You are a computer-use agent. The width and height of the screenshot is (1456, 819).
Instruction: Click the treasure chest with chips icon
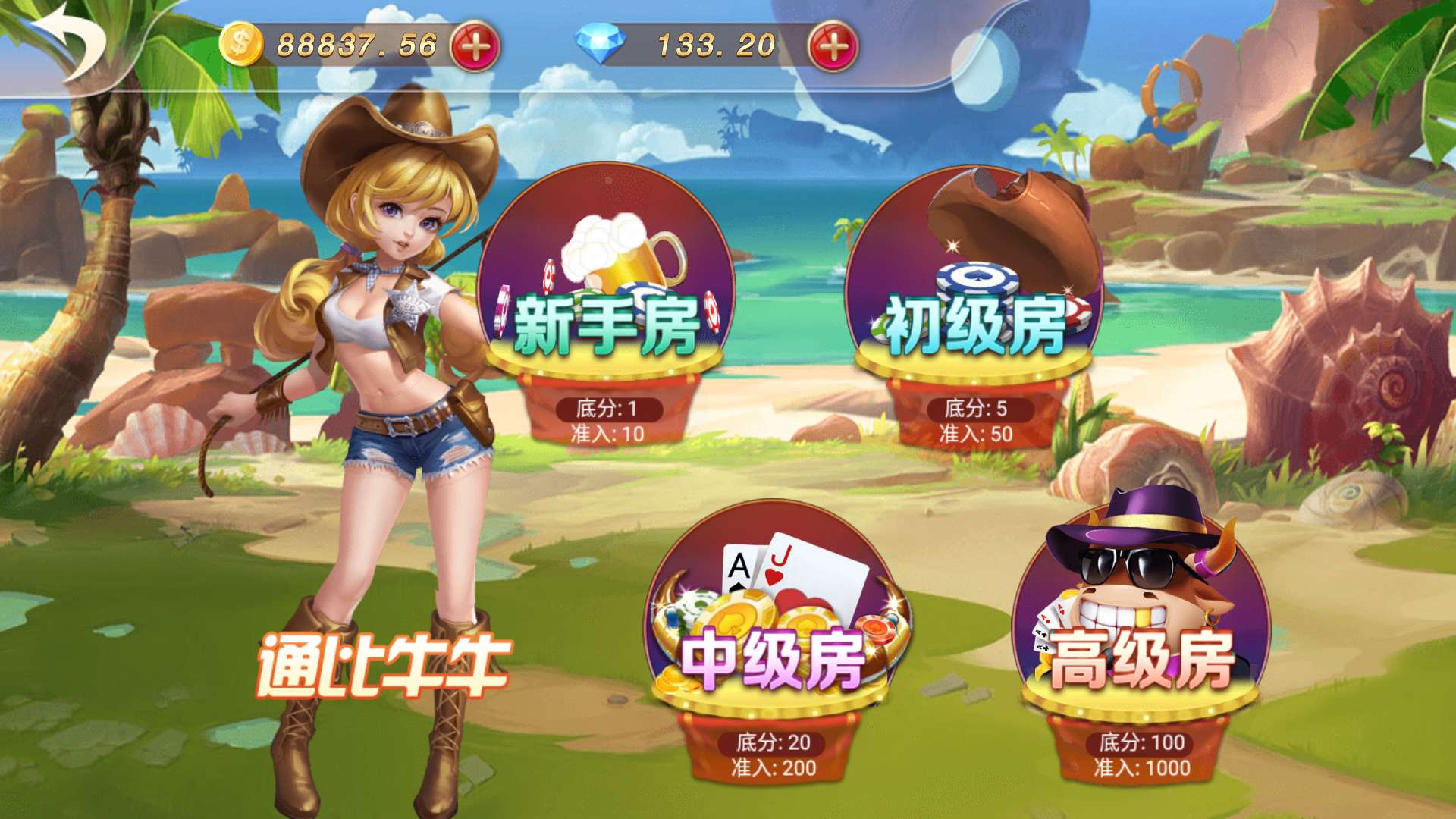click(x=986, y=250)
